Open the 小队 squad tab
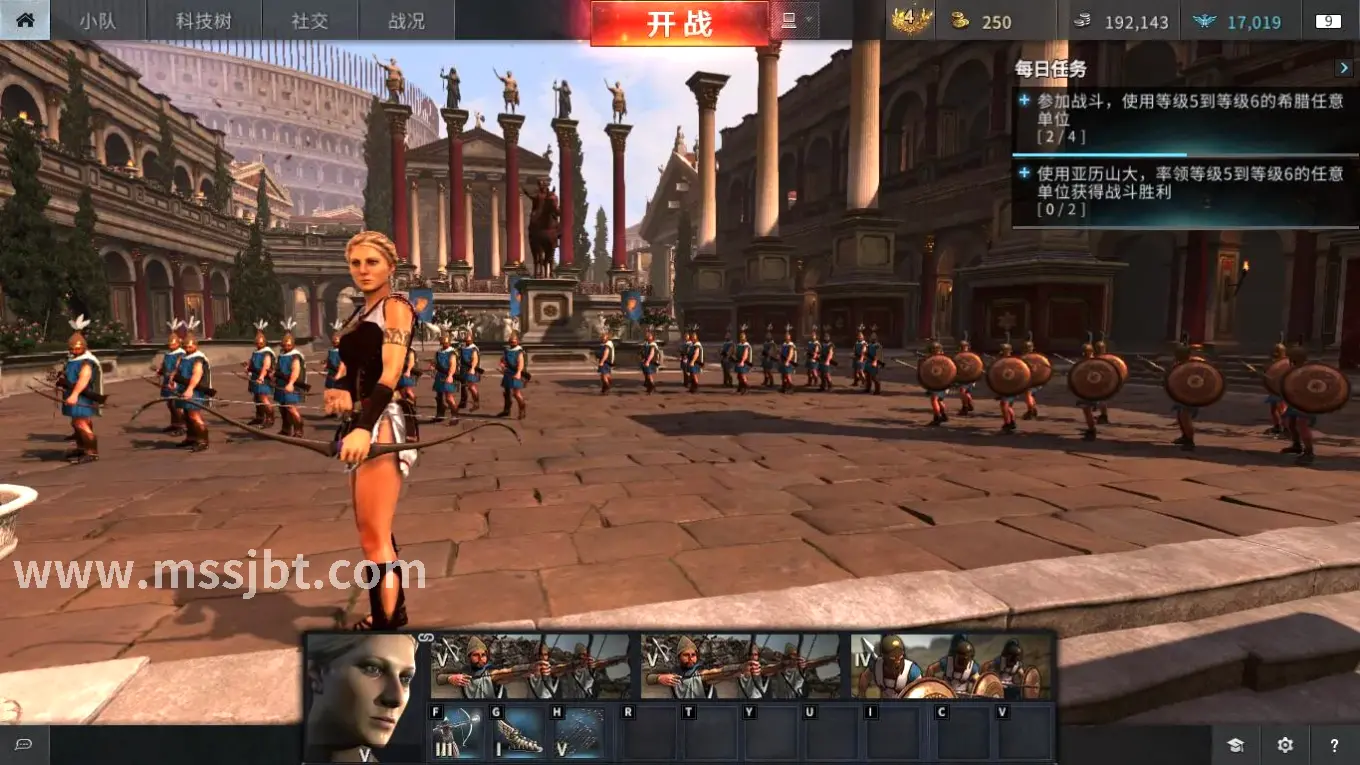 coord(98,21)
